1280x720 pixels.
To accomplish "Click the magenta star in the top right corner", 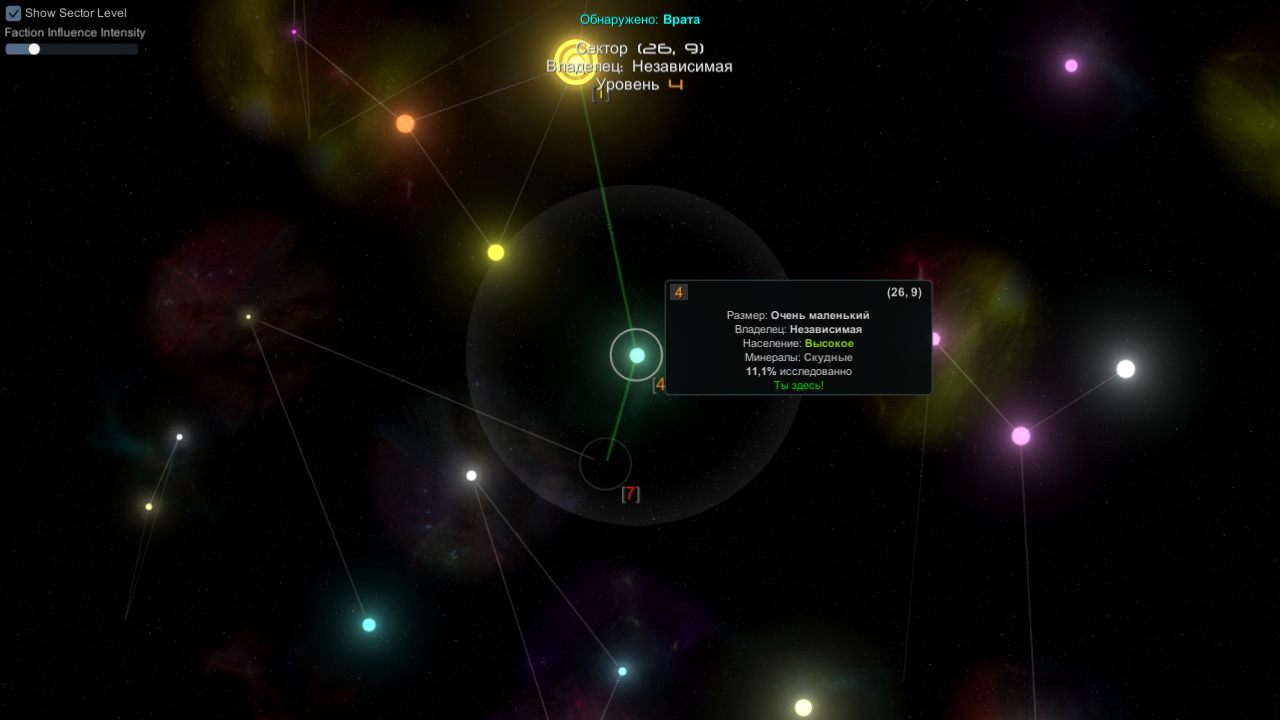I will pyautogui.click(x=1073, y=68).
